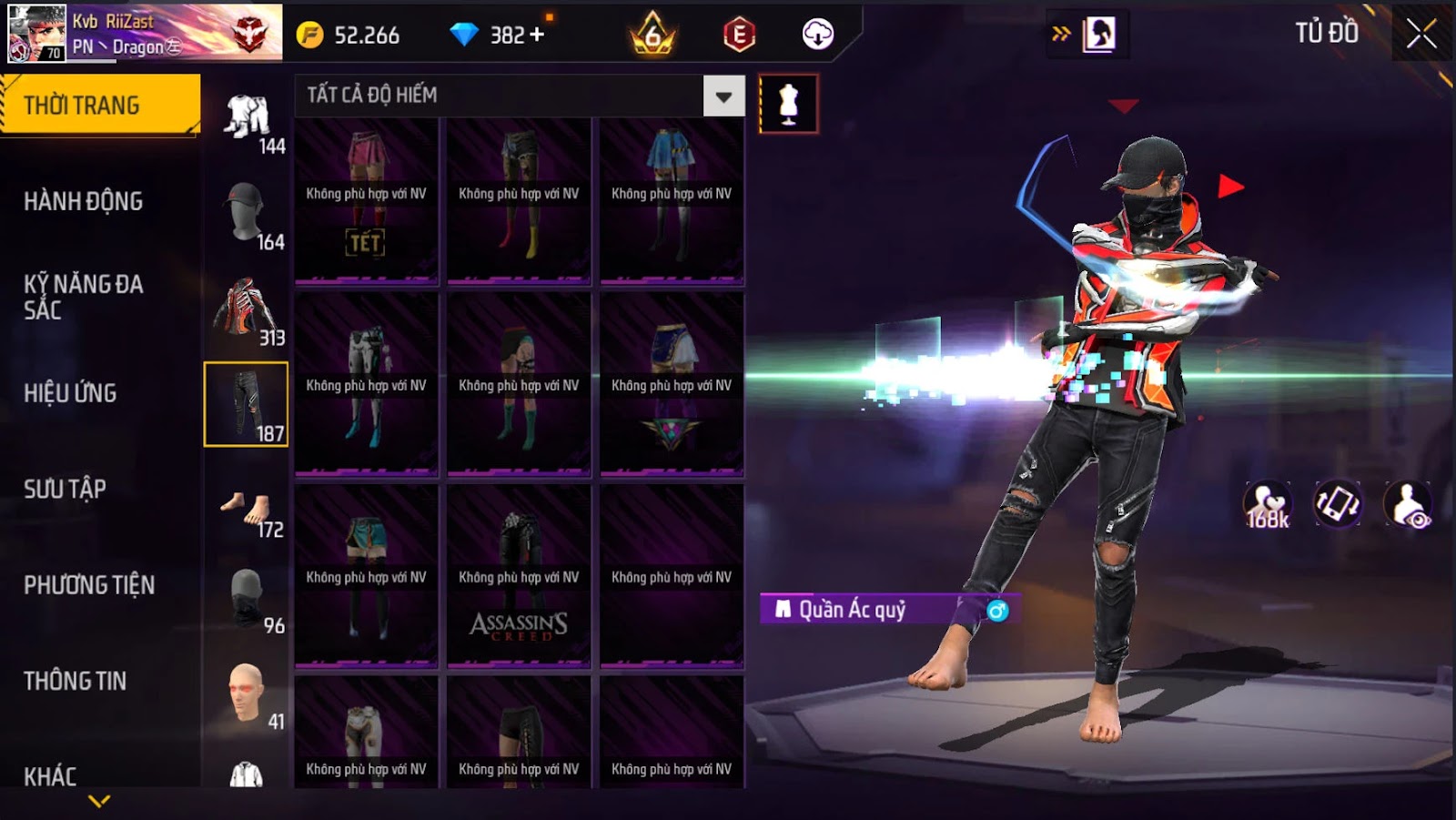1456x820 pixels.
Task: Toggle the mannequin preview button
Action: pos(788,104)
